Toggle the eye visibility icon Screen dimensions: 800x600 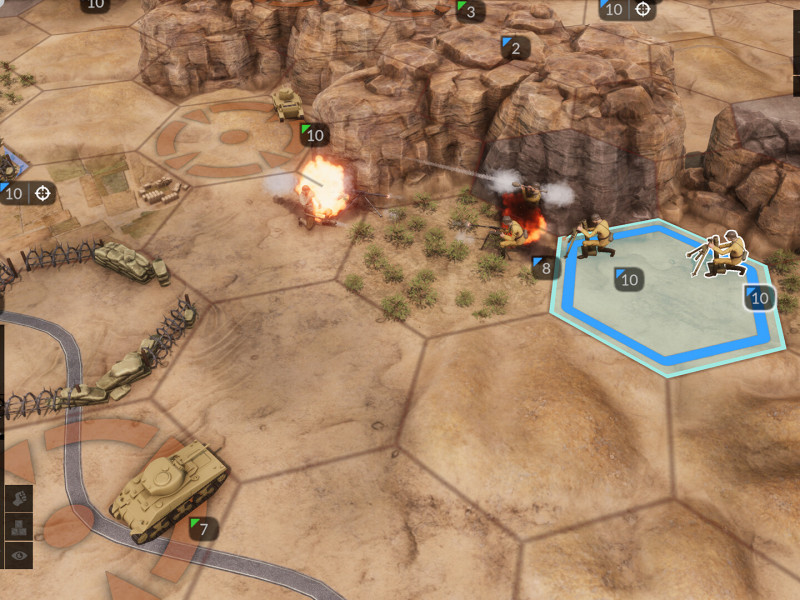[18, 555]
